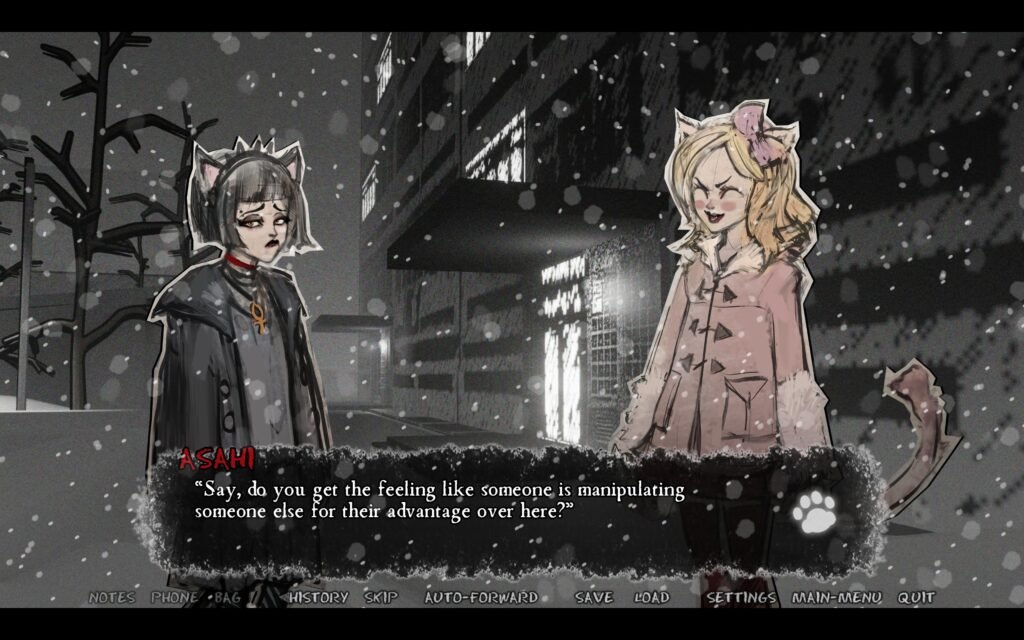Image resolution: width=1024 pixels, height=640 pixels.
Task: Toggle Auto-Forward mode
Action: click(x=481, y=598)
